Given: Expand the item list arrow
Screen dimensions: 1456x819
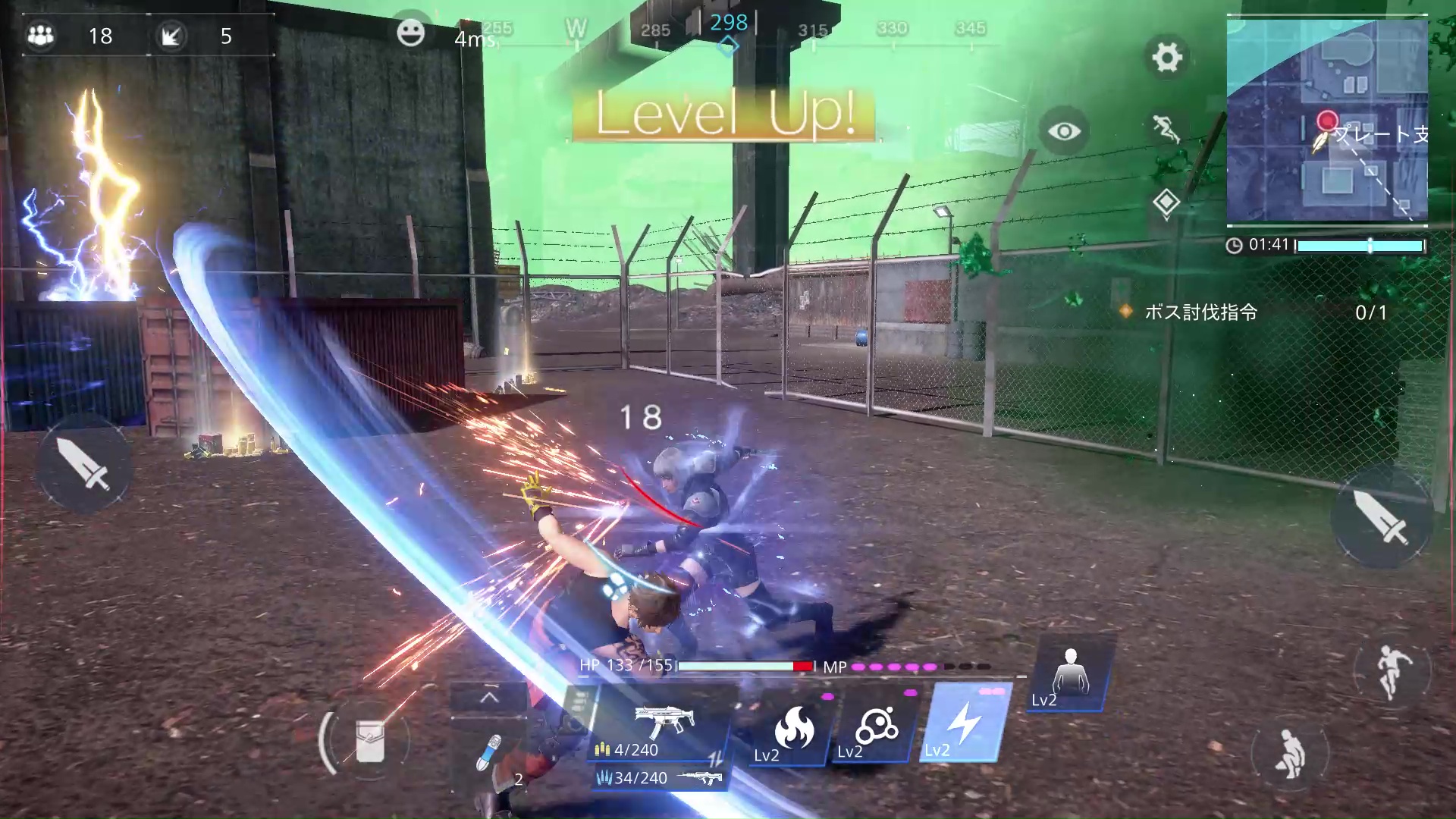Looking at the screenshot, I should 489,698.
